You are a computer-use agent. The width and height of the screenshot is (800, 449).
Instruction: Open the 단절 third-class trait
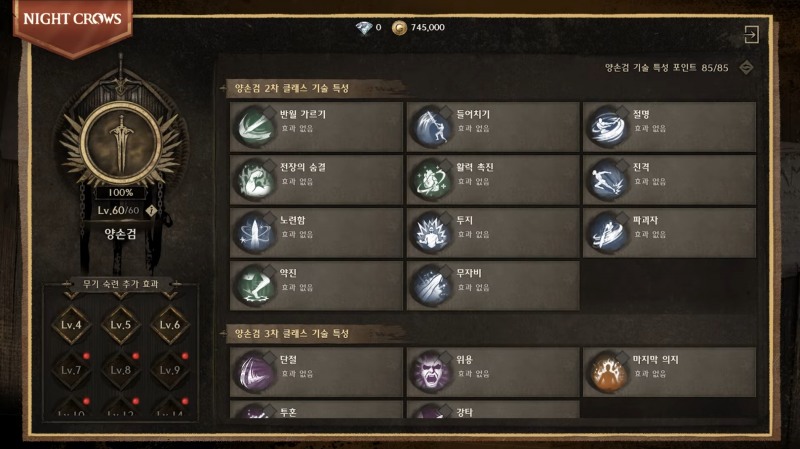[315, 371]
